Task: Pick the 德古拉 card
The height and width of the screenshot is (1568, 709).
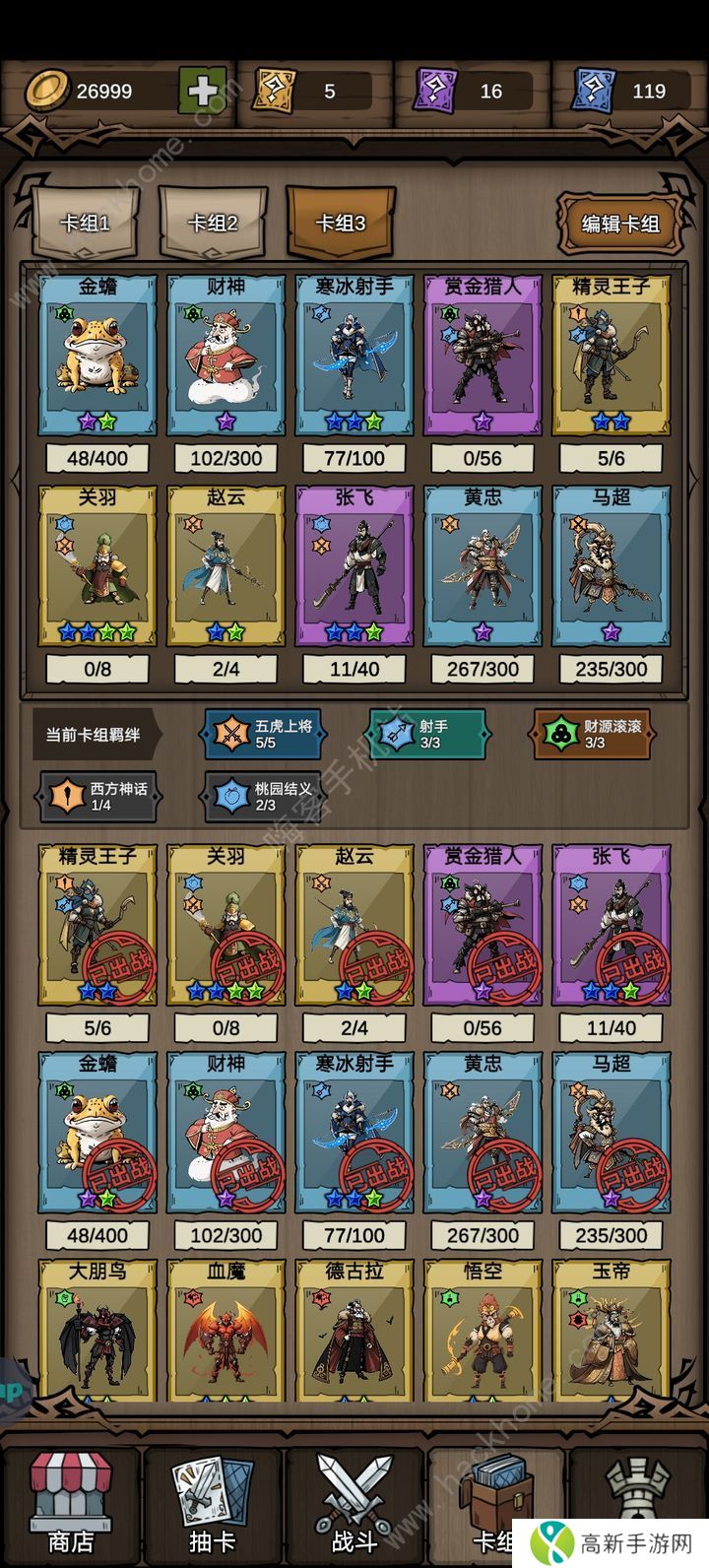Action: click(354, 1330)
